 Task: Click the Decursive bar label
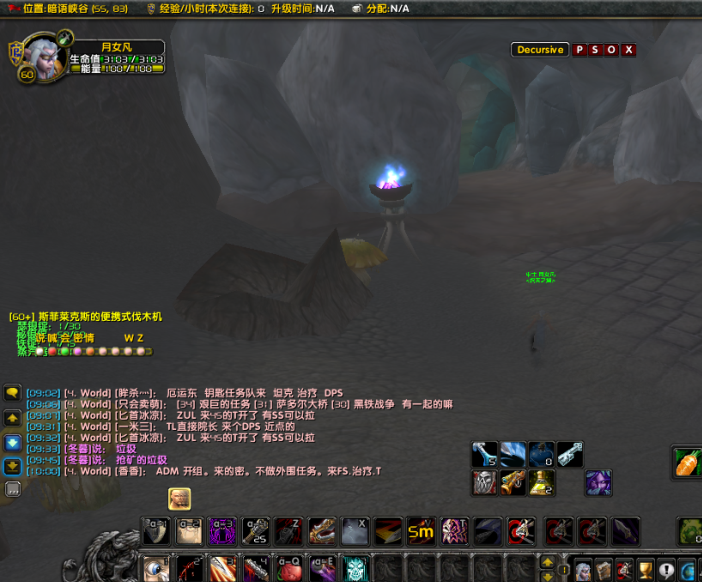[540, 50]
